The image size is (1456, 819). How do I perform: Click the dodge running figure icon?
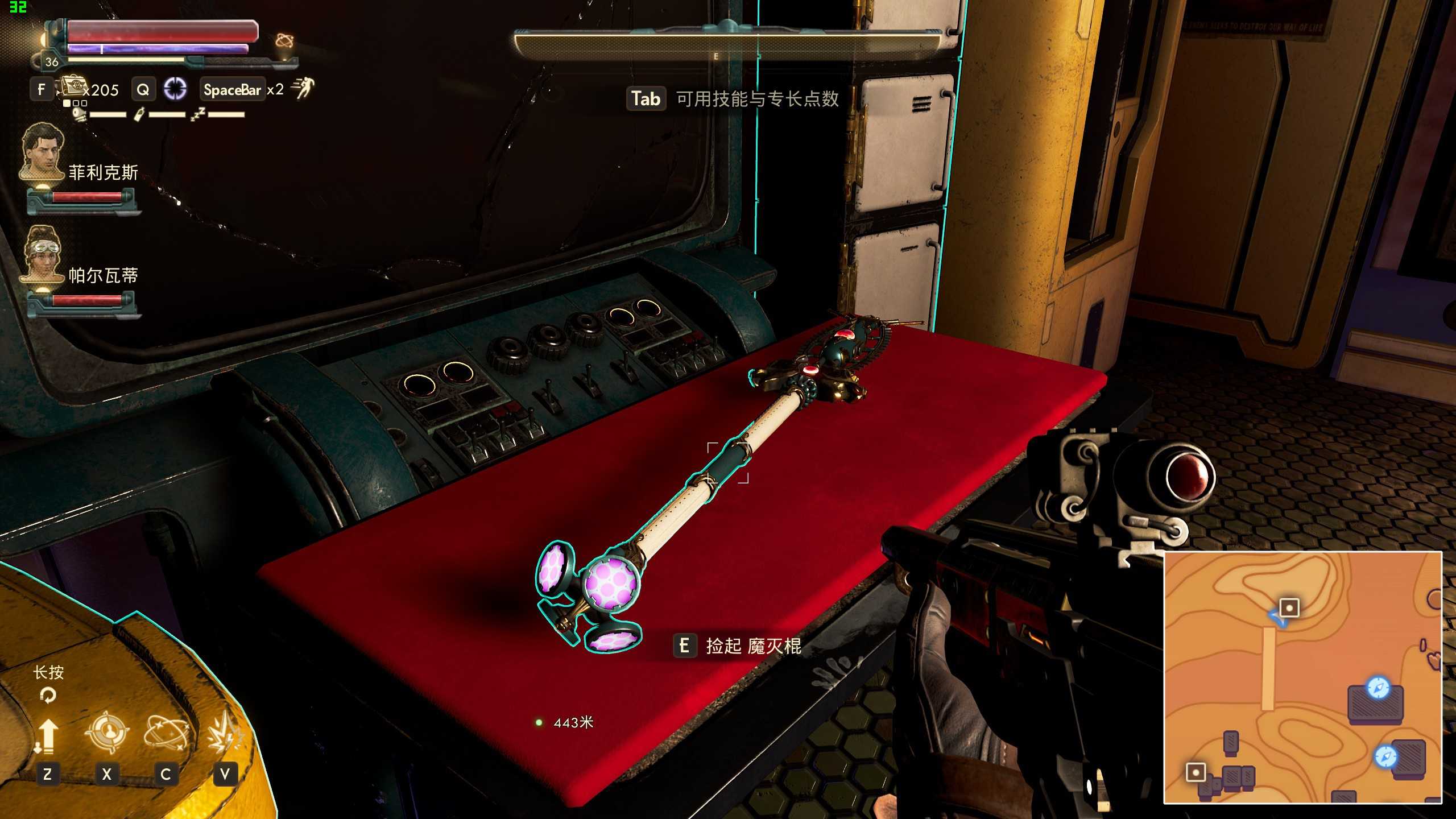coord(303,88)
